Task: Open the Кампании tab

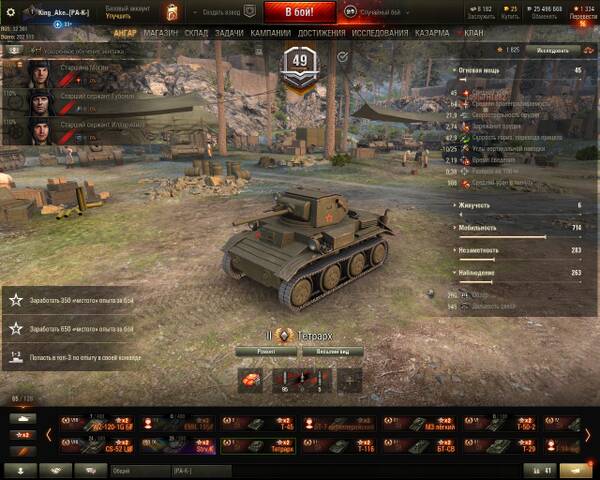Action: tap(271, 33)
